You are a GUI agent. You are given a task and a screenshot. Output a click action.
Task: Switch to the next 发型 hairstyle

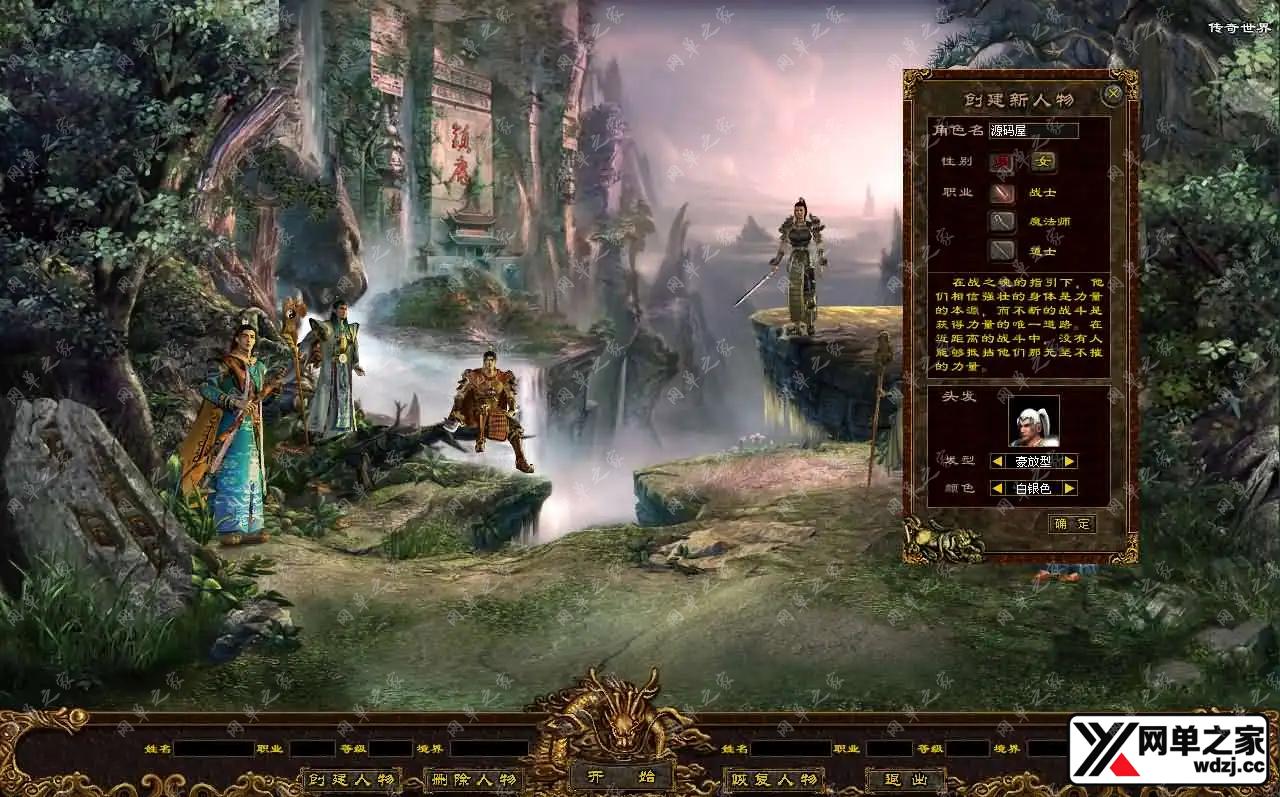1069,461
